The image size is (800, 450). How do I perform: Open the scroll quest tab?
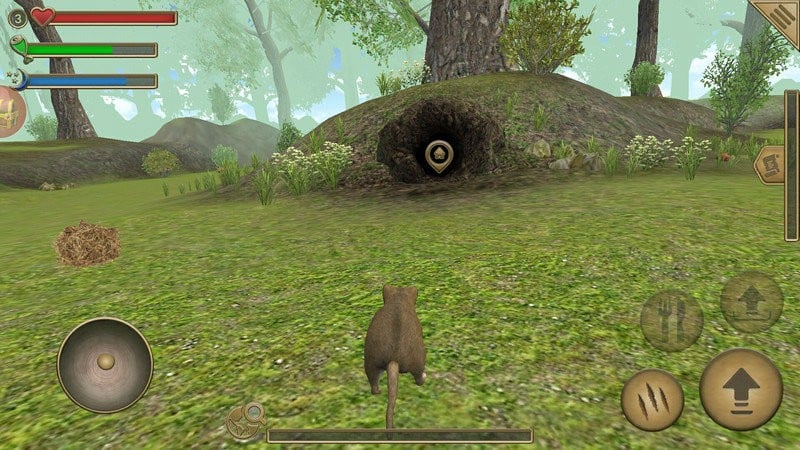coord(770,165)
